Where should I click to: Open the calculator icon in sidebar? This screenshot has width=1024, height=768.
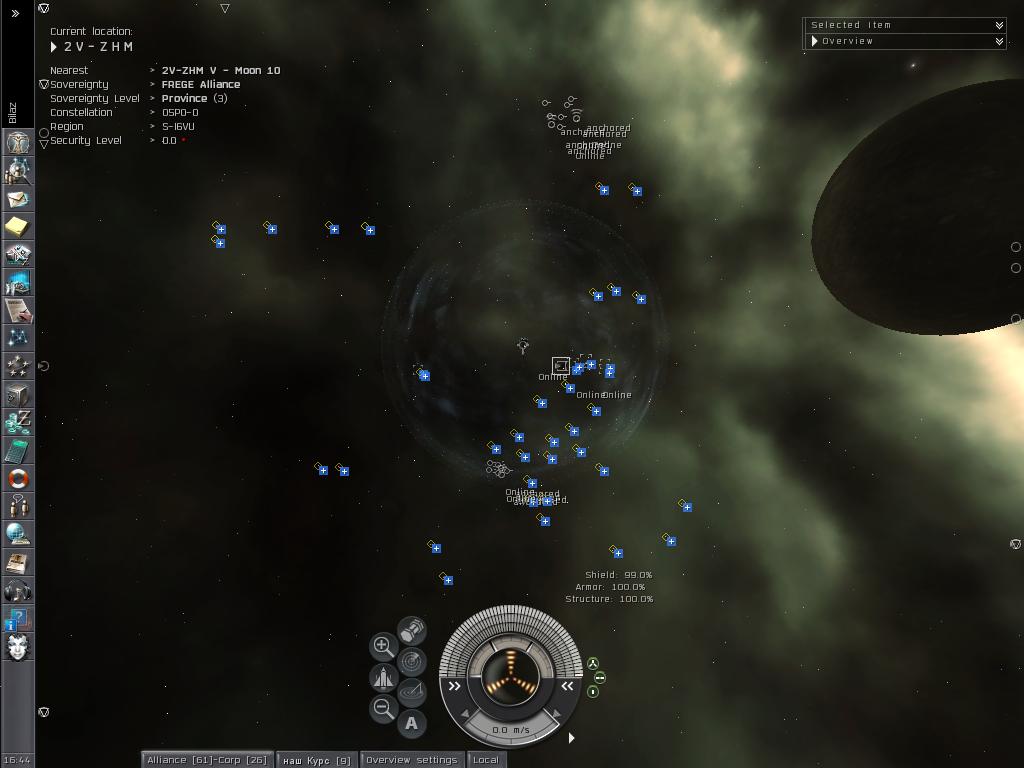18,451
